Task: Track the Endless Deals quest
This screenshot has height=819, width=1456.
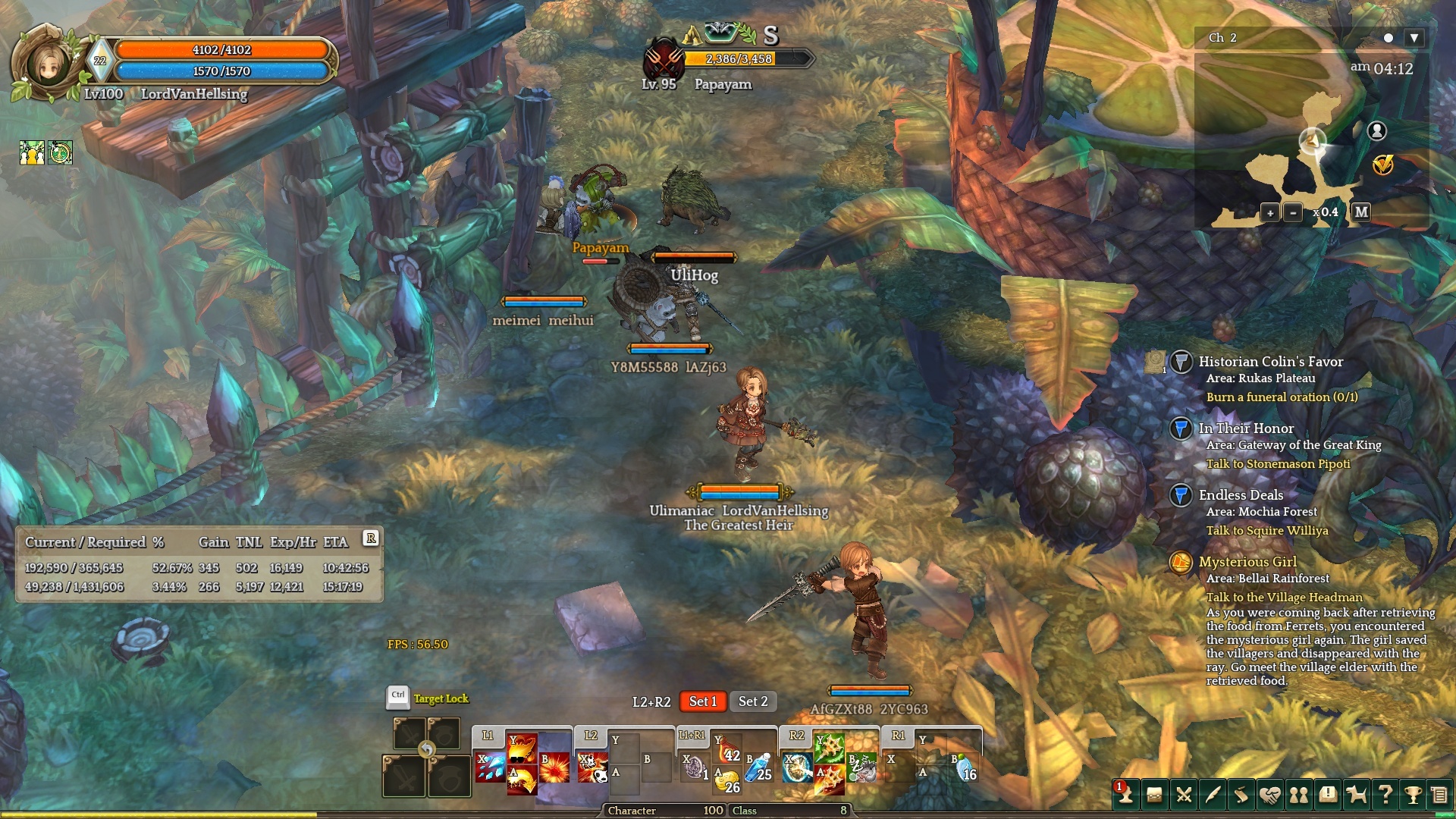Action: pos(1241,495)
